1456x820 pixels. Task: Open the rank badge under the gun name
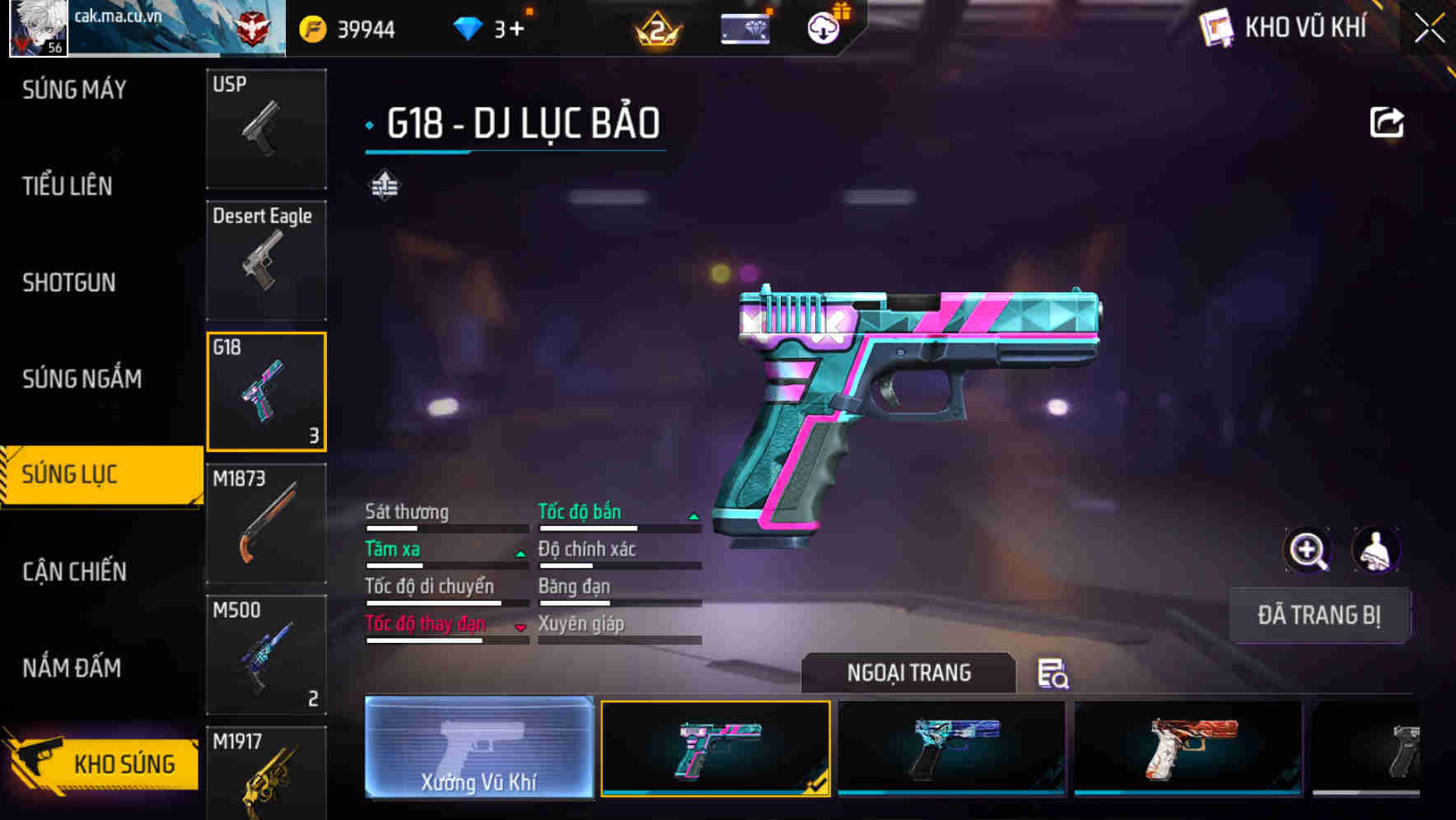point(383,184)
